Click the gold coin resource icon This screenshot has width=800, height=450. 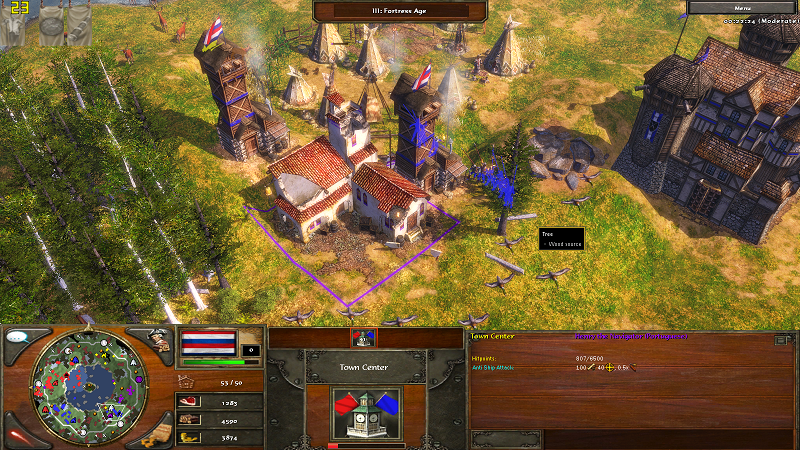coord(186,437)
